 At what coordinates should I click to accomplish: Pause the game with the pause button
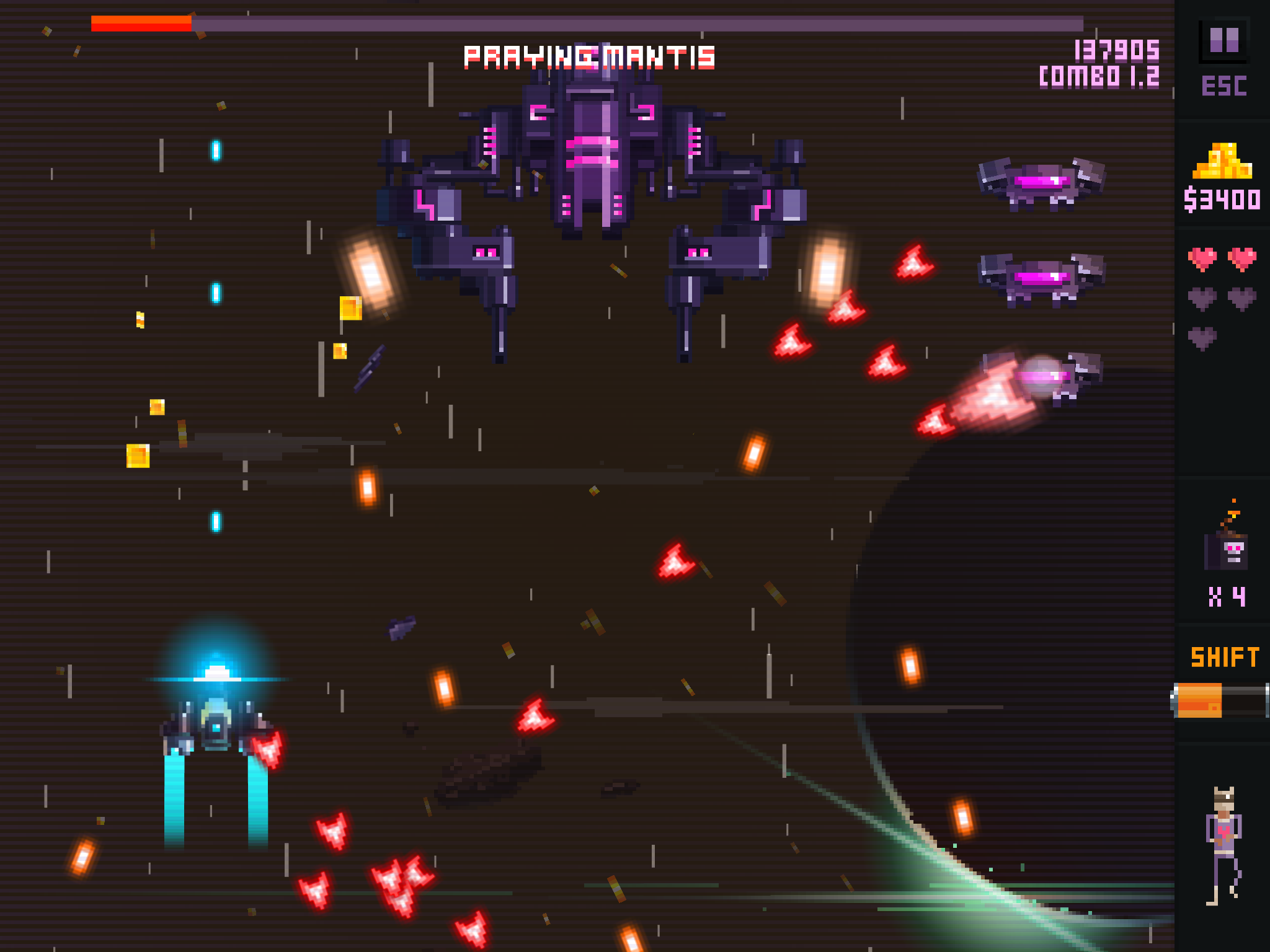[1223, 41]
